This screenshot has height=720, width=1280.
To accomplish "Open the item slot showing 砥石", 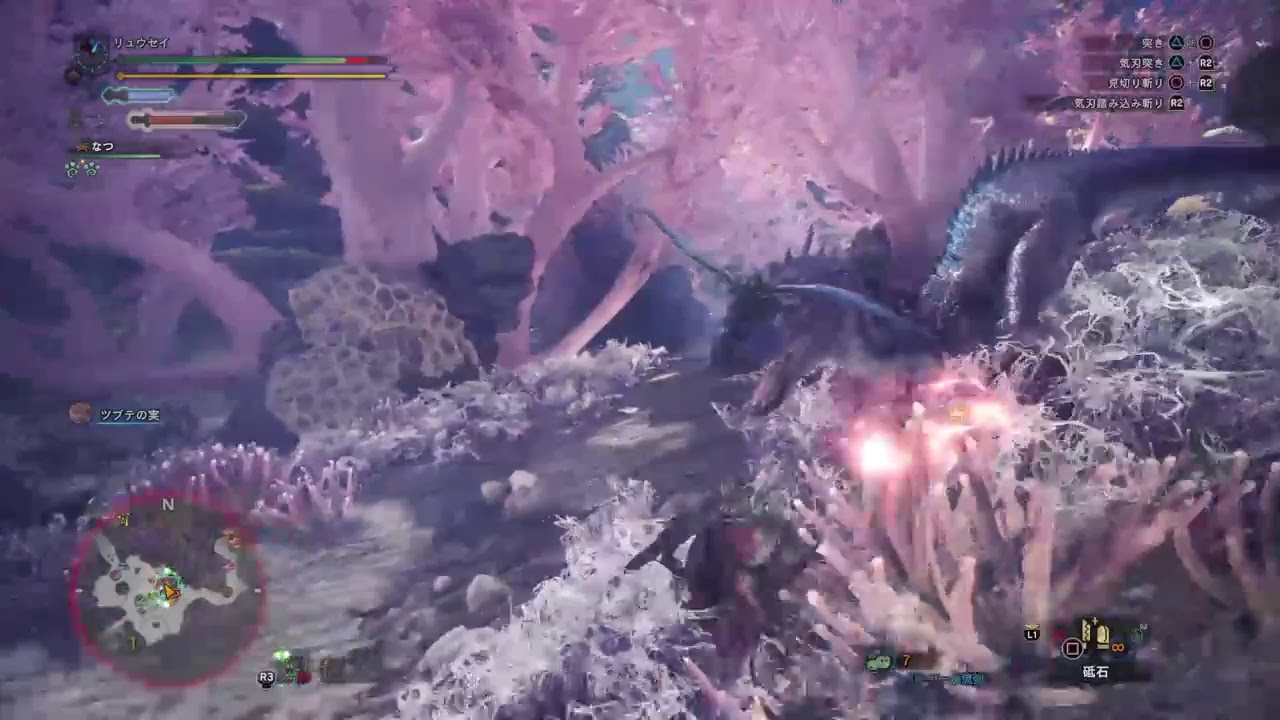I will (1095, 650).
